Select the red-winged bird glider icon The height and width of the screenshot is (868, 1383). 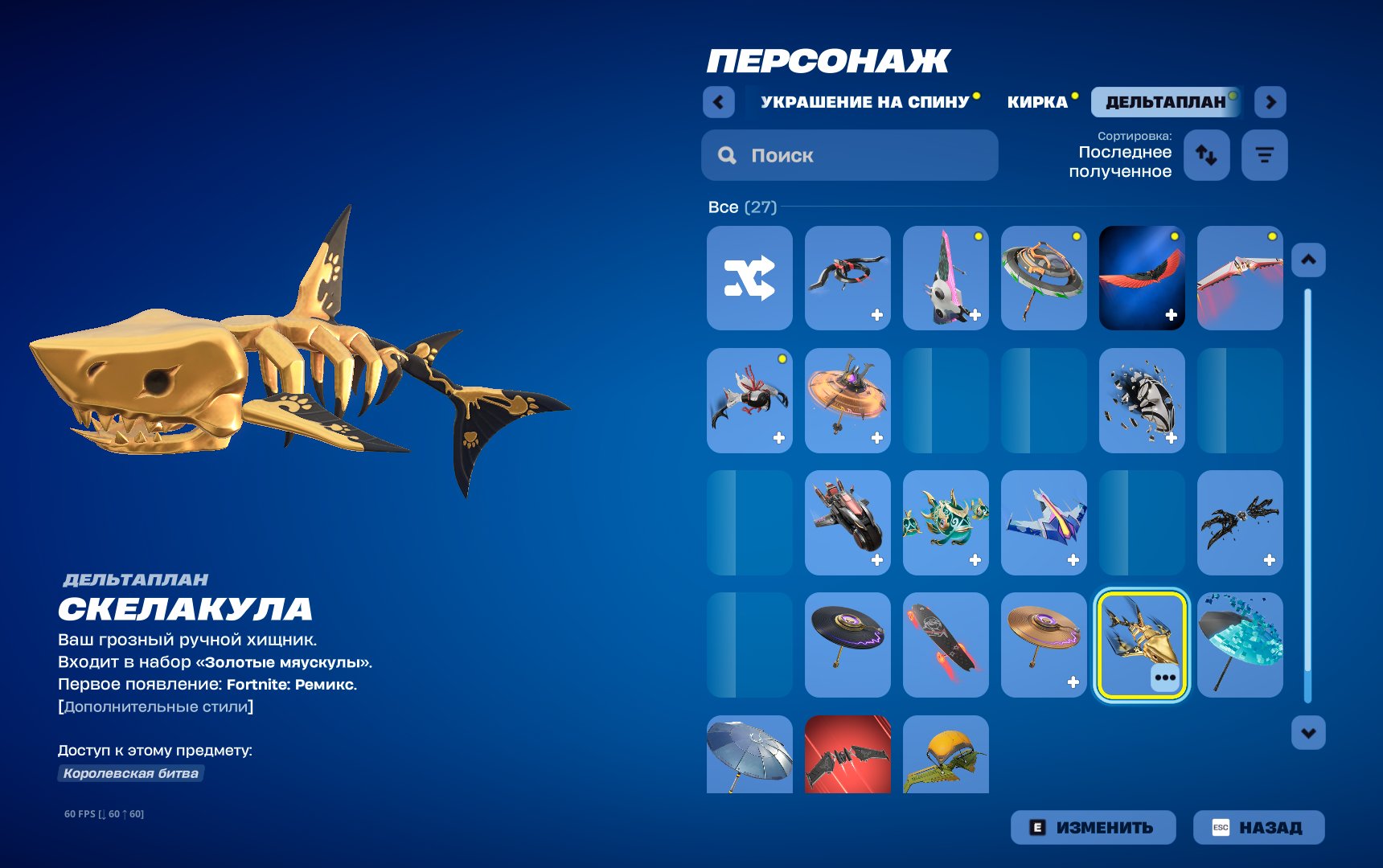pyautogui.click(x=1141, y=277)
